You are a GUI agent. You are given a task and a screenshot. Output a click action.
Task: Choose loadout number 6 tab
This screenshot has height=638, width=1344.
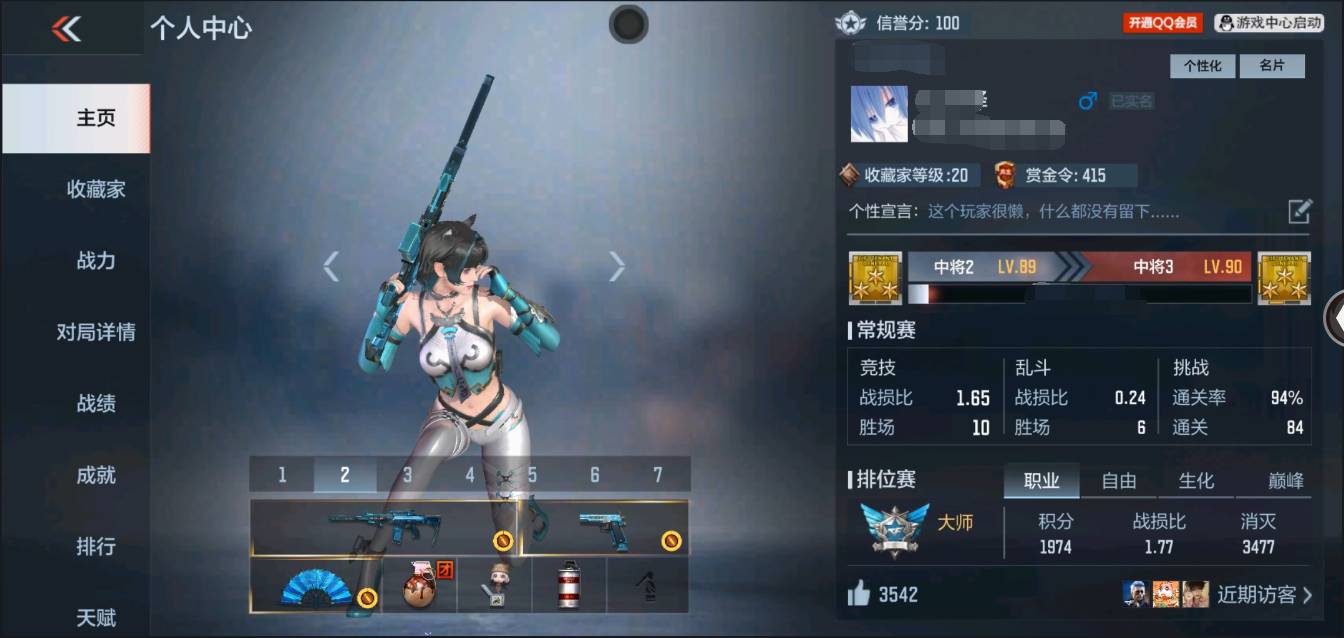(594, 475)
